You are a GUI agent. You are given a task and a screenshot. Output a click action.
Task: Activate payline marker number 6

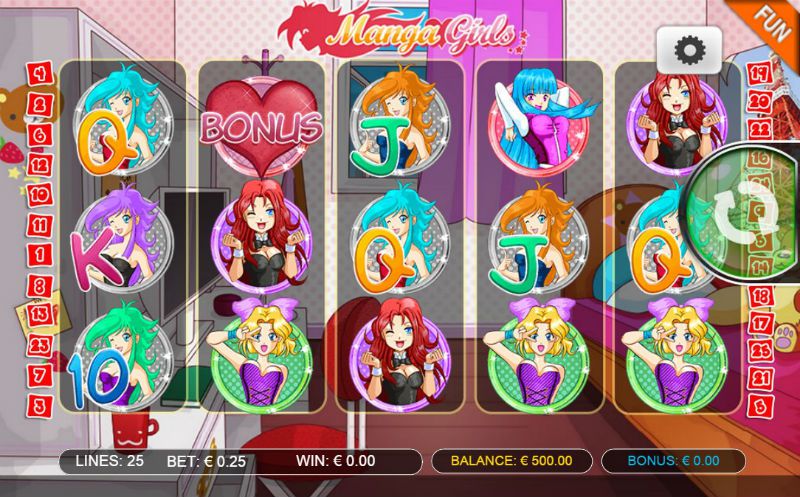point(40,134)
